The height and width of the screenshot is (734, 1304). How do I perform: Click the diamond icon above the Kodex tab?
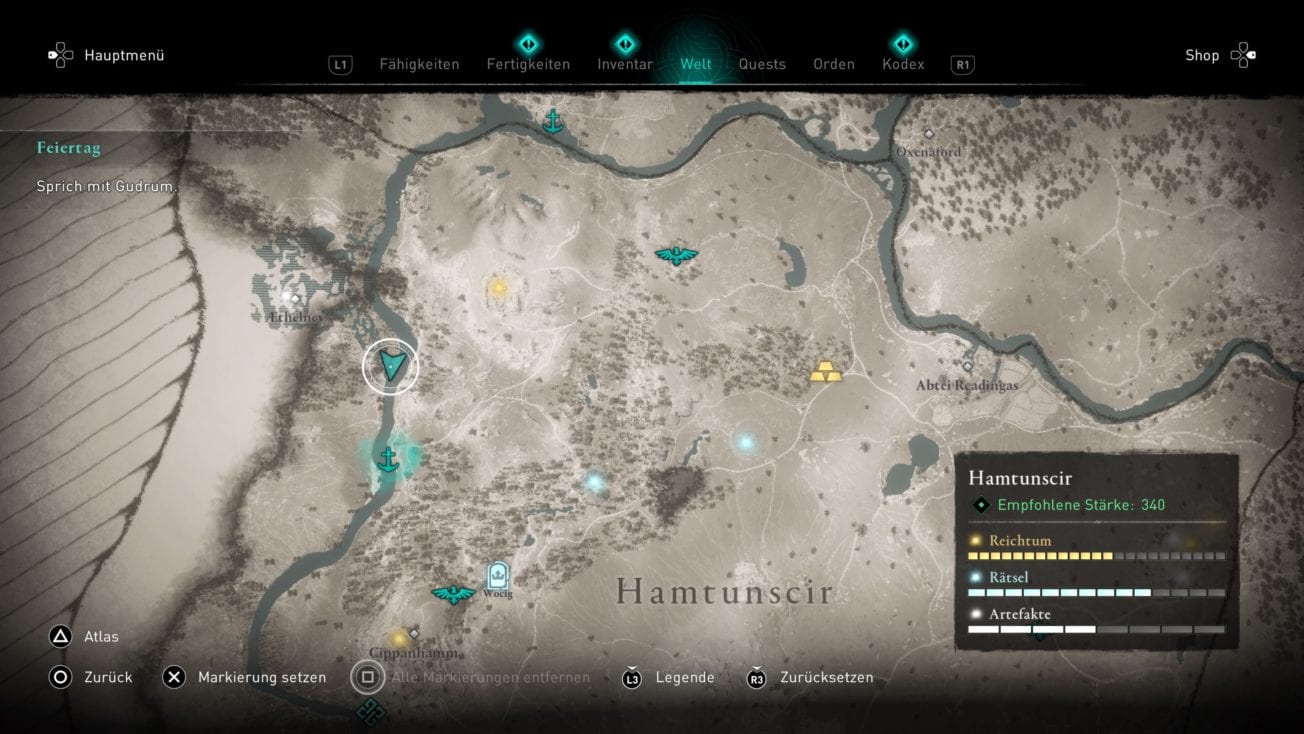903,44
